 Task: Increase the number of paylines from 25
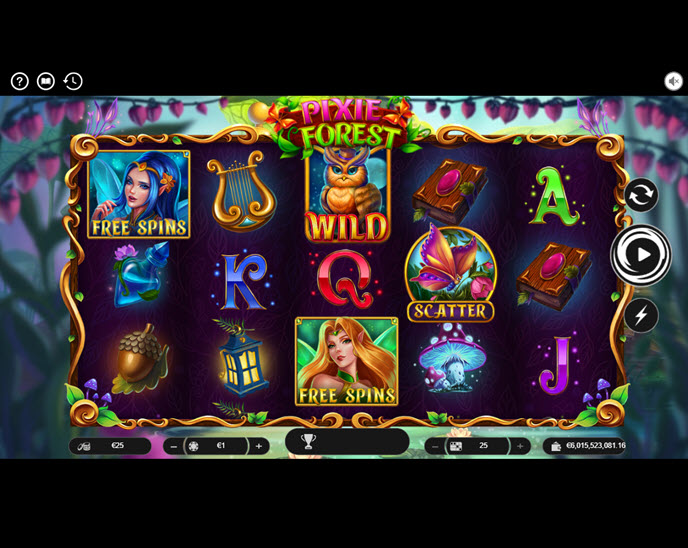(519, 446)
